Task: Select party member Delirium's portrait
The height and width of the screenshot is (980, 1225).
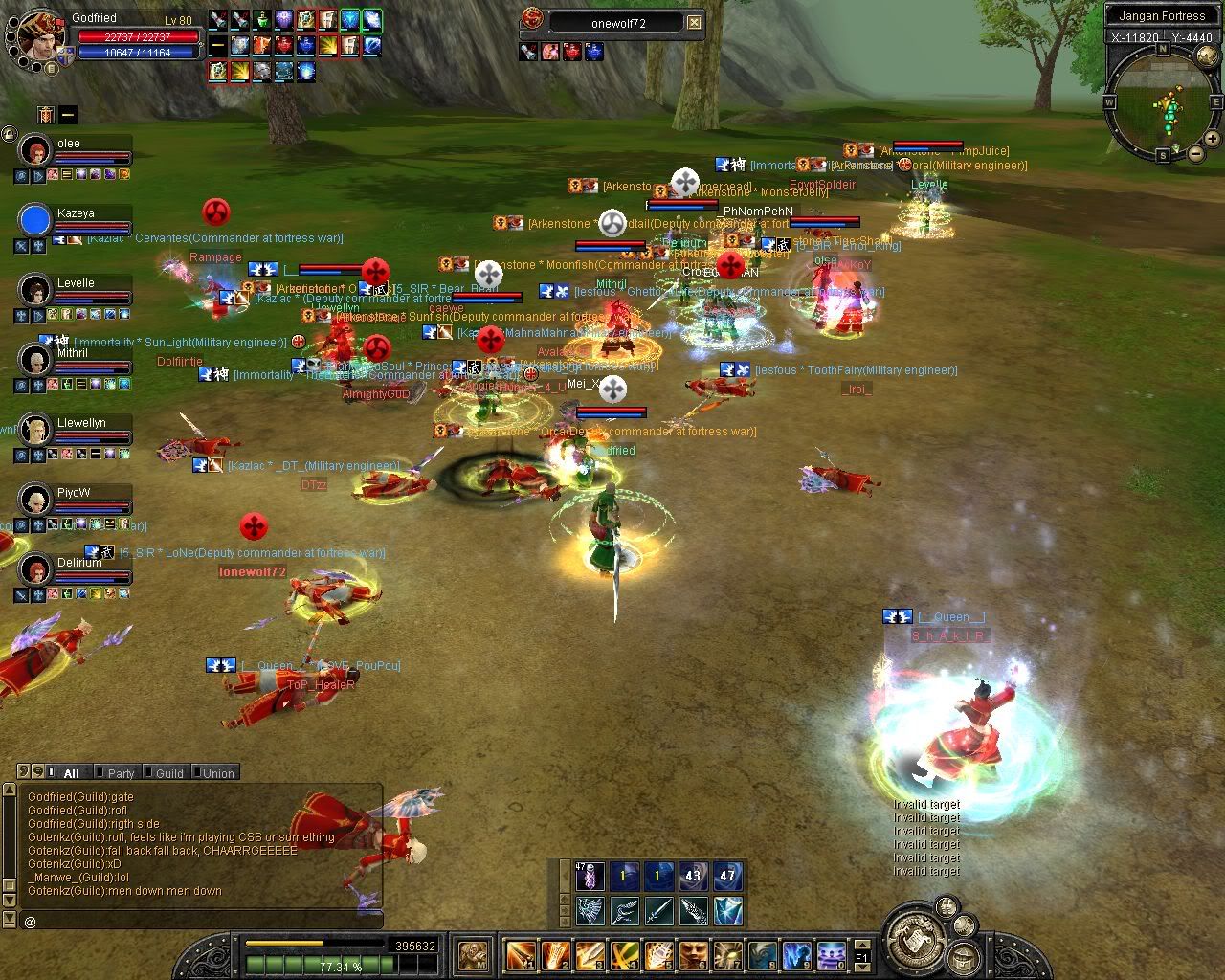Action: click(35, 570)
